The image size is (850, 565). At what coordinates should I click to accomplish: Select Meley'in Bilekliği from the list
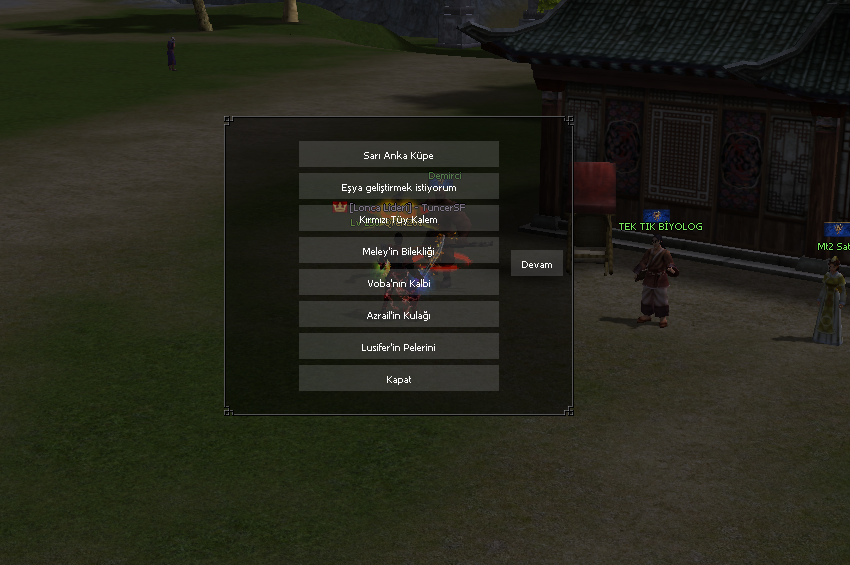pos(398,251)
